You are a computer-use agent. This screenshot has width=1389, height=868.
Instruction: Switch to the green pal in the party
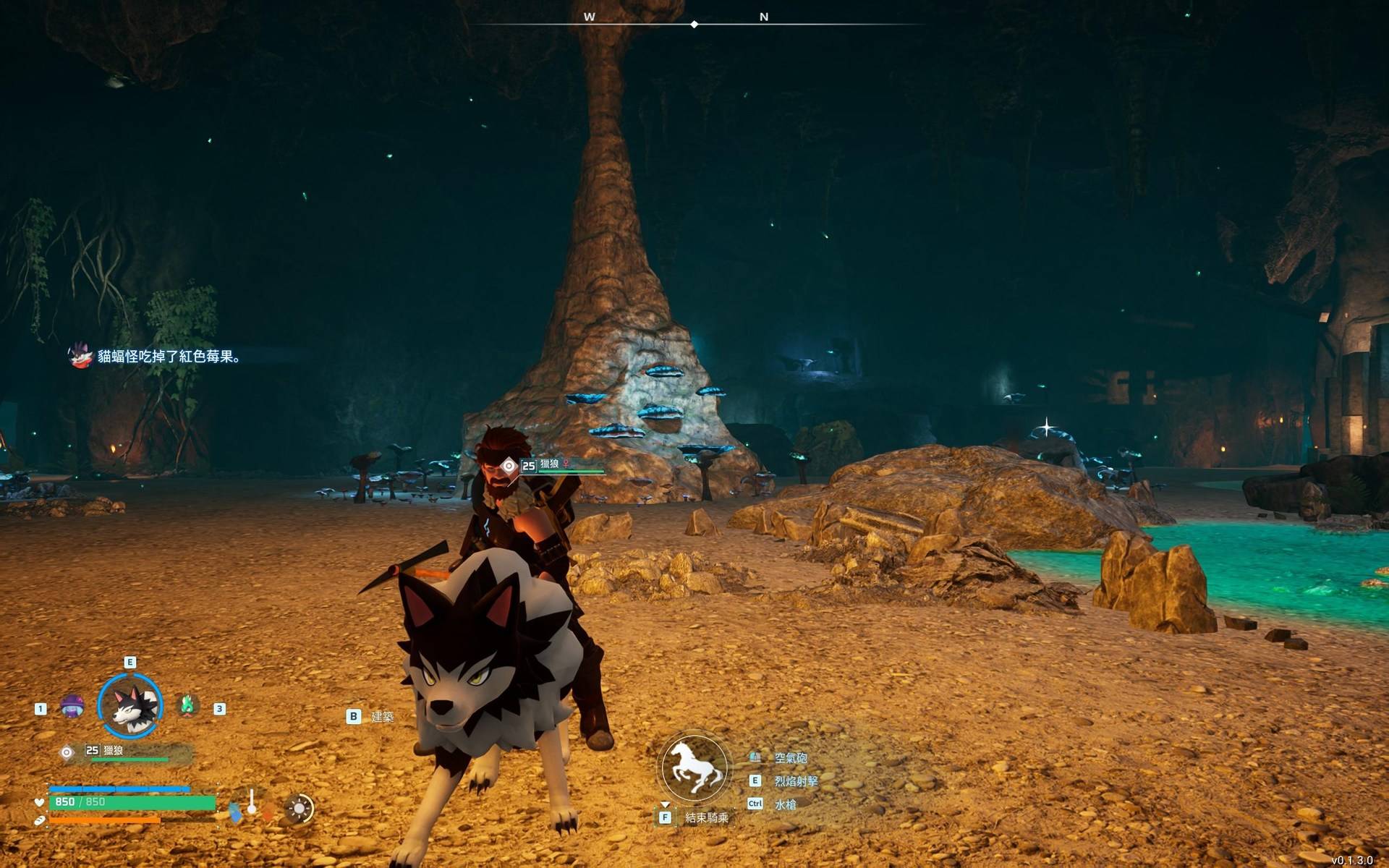click(x=187, y=705)
